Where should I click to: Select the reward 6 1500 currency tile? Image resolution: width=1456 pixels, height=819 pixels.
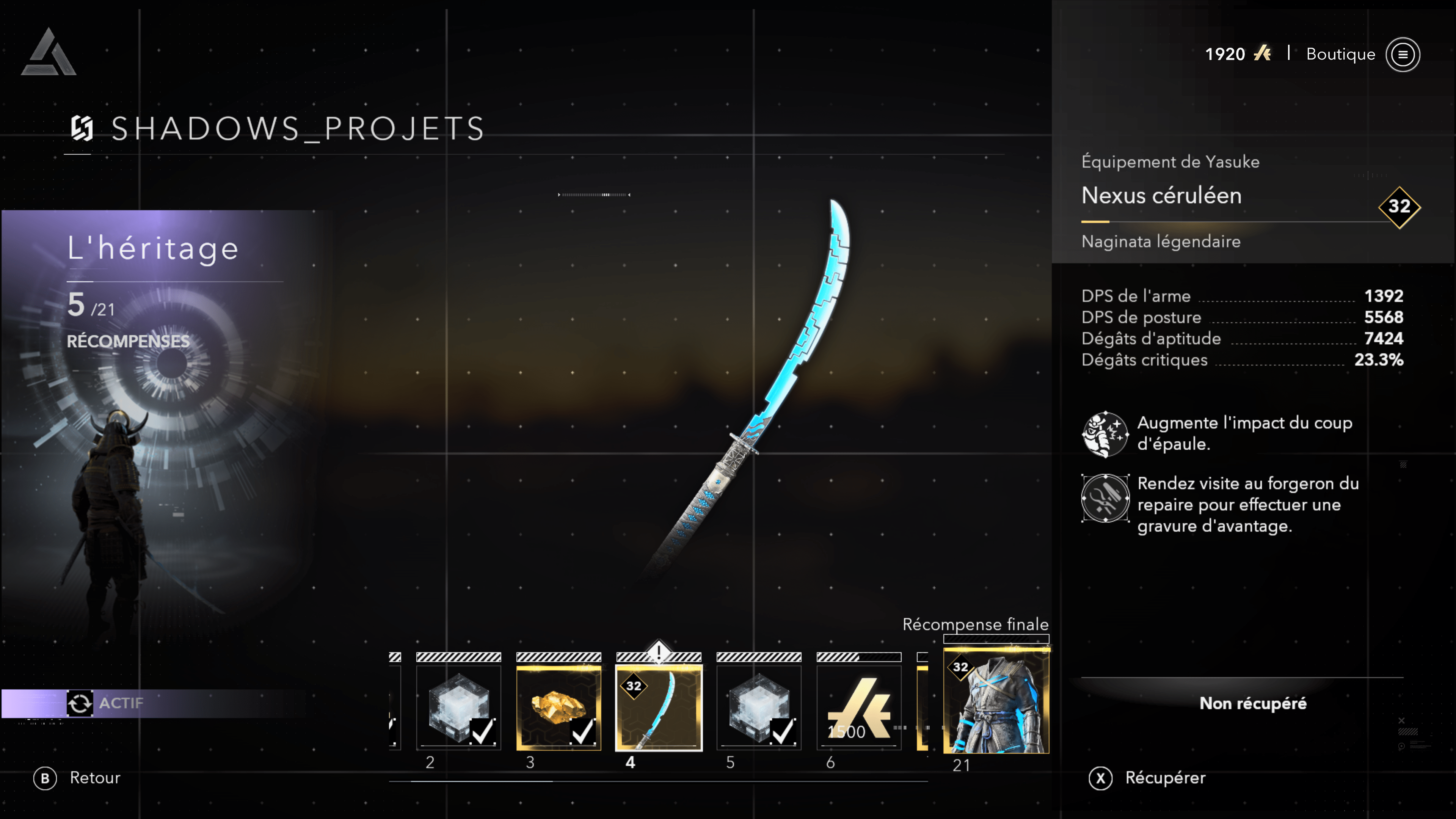point(858,708)
